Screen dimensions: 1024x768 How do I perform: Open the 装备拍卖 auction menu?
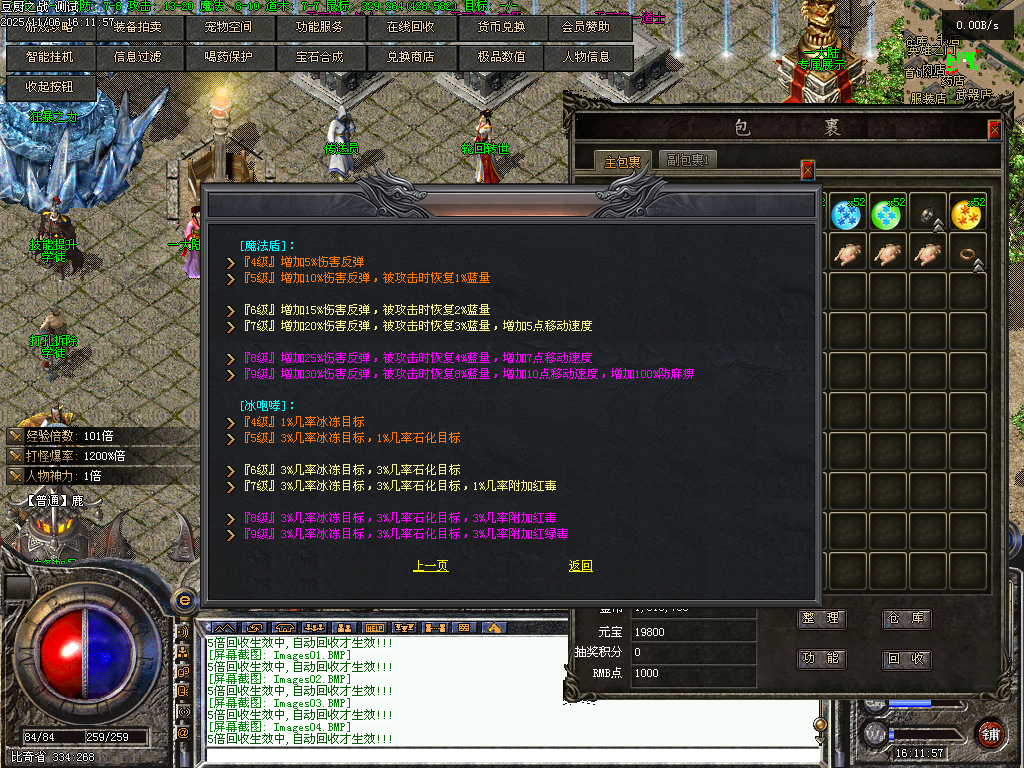[139, 27]
